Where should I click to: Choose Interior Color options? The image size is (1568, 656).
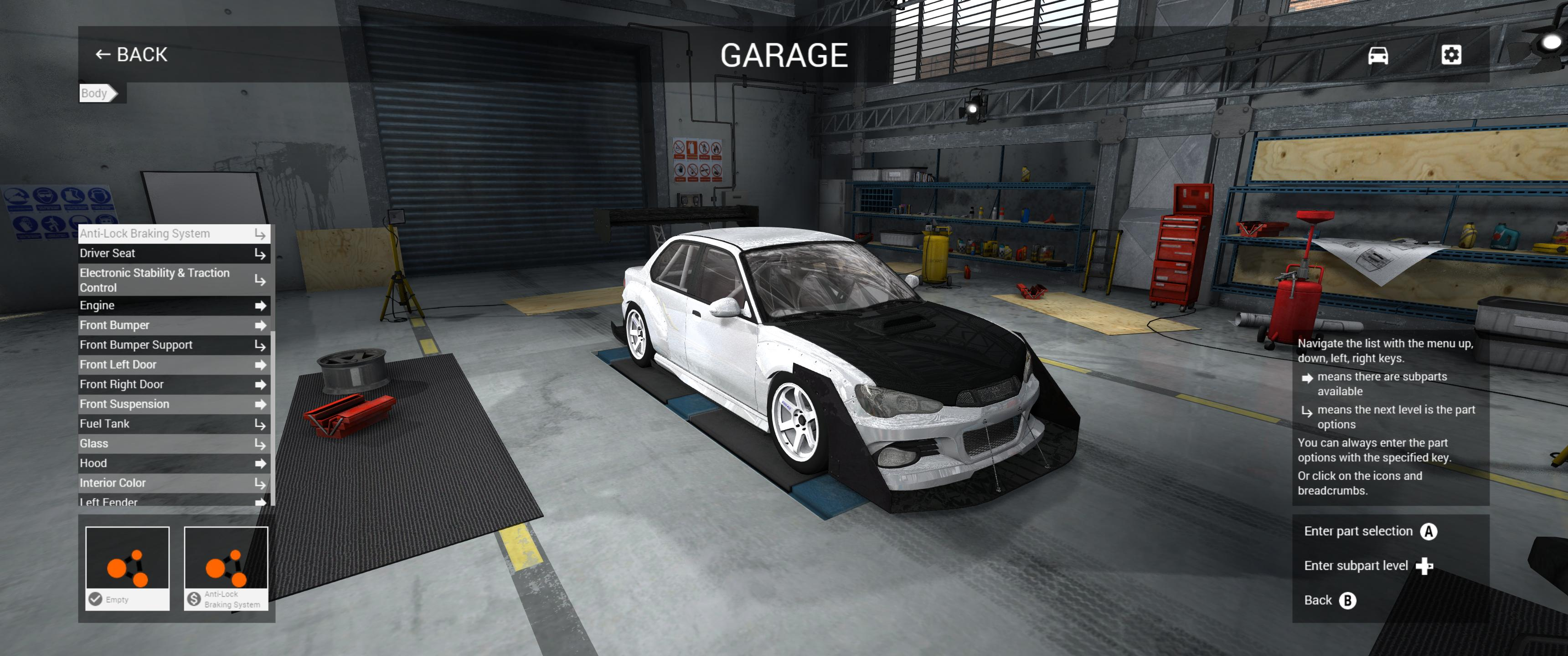pos(174,483)
